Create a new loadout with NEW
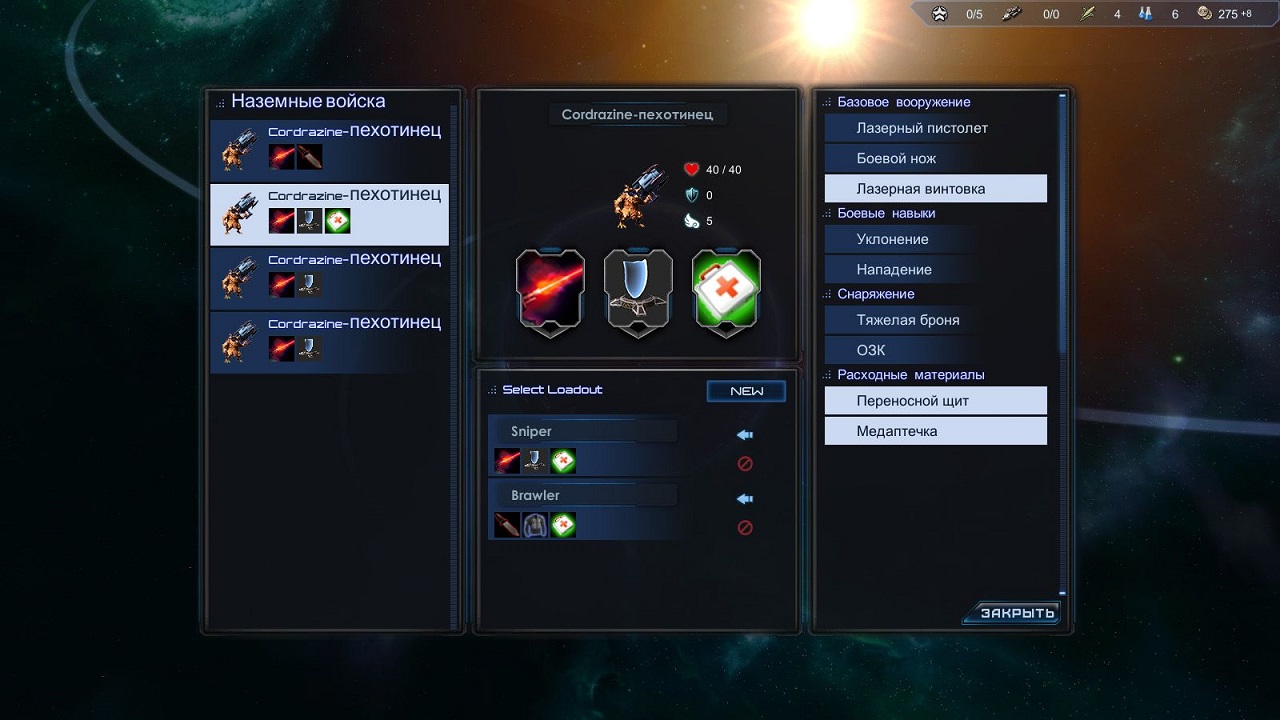1280x720 pixels. tap(746, 391)
